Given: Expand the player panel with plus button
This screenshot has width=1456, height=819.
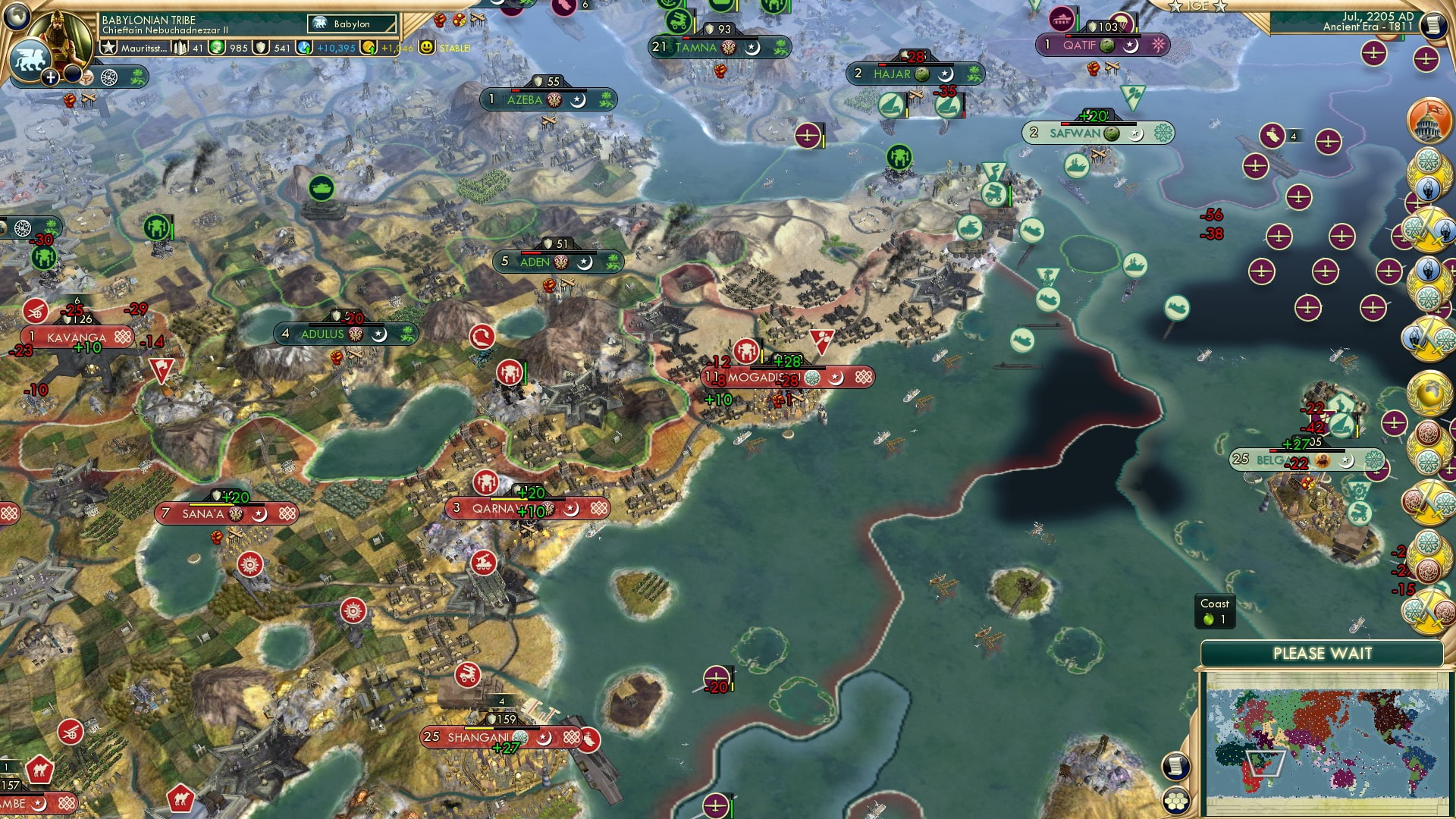Looking at the screenshot, I should coord(50,77).
